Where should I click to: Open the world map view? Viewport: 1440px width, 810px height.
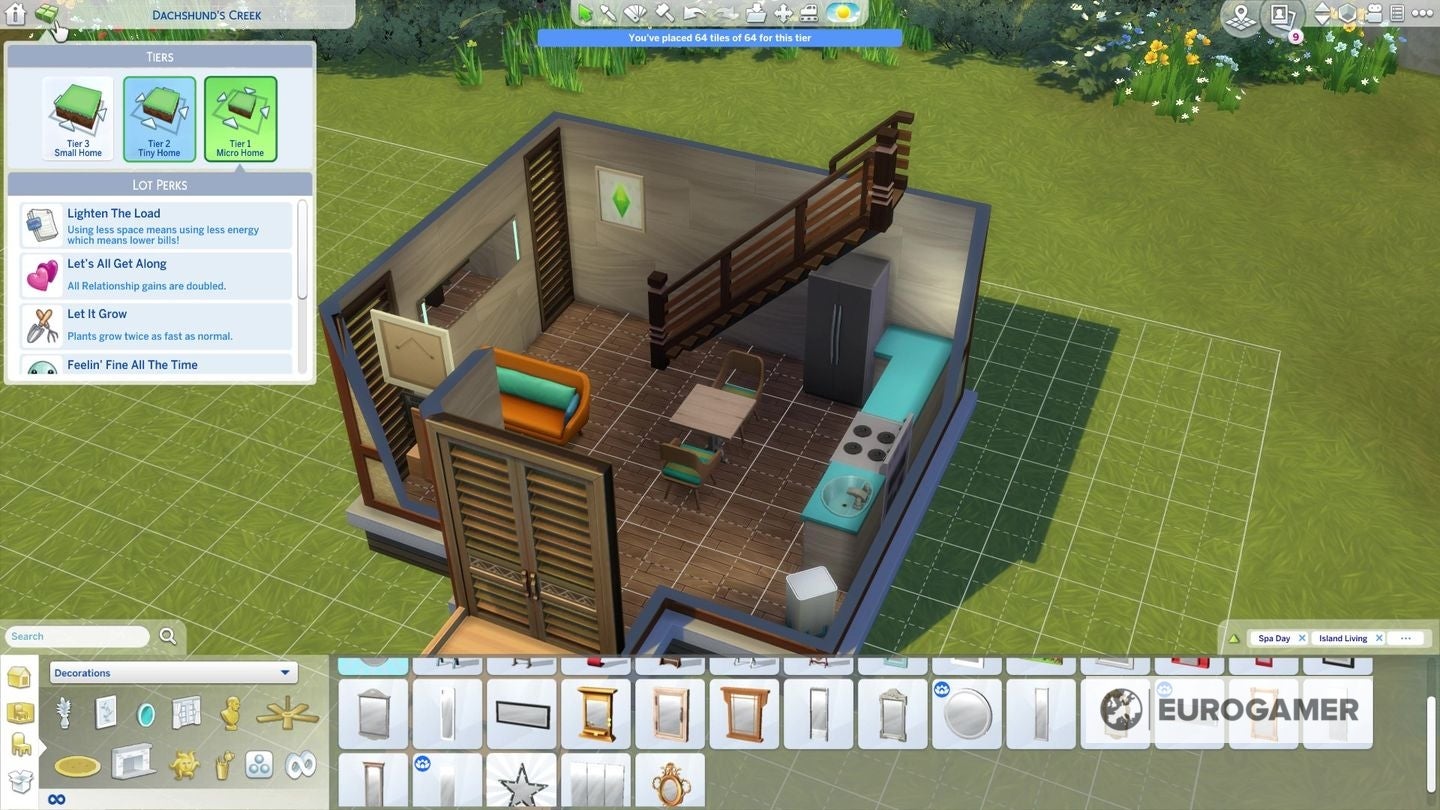(x=1240, y=14)
